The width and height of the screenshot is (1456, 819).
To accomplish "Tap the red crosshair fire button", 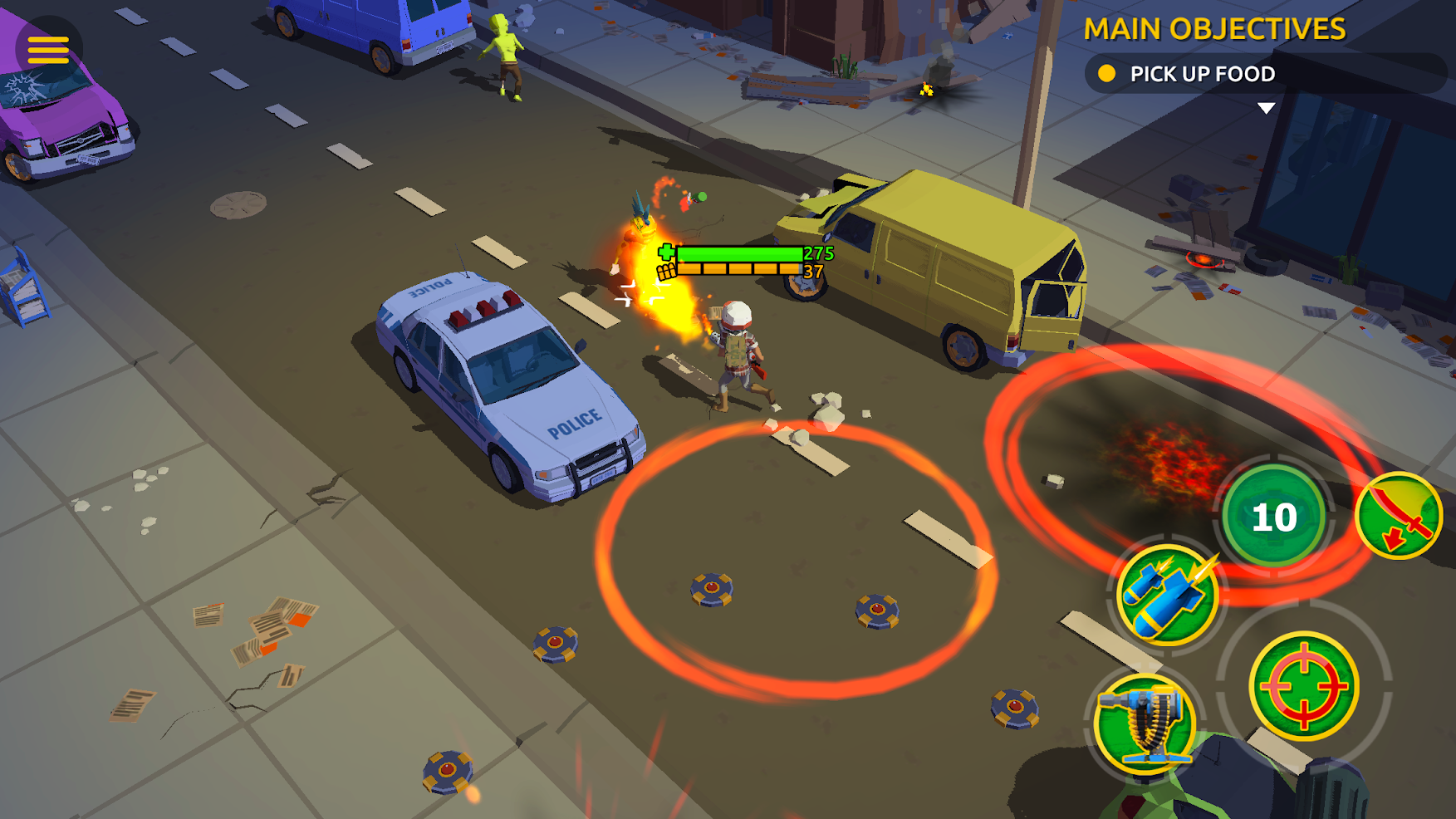I will (1303, 686).
